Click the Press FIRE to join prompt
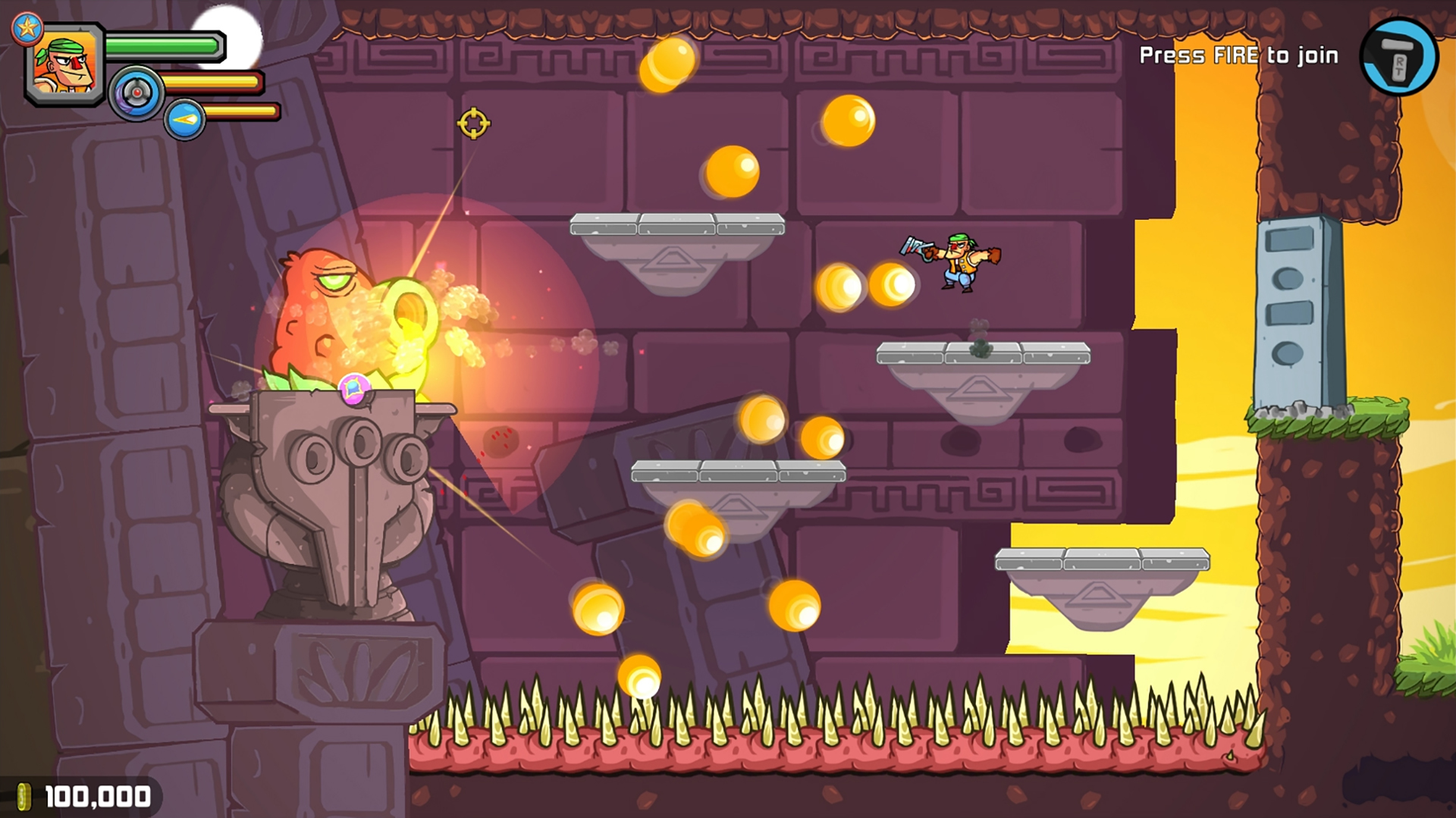1456x818 pixels. (1241, 55)
